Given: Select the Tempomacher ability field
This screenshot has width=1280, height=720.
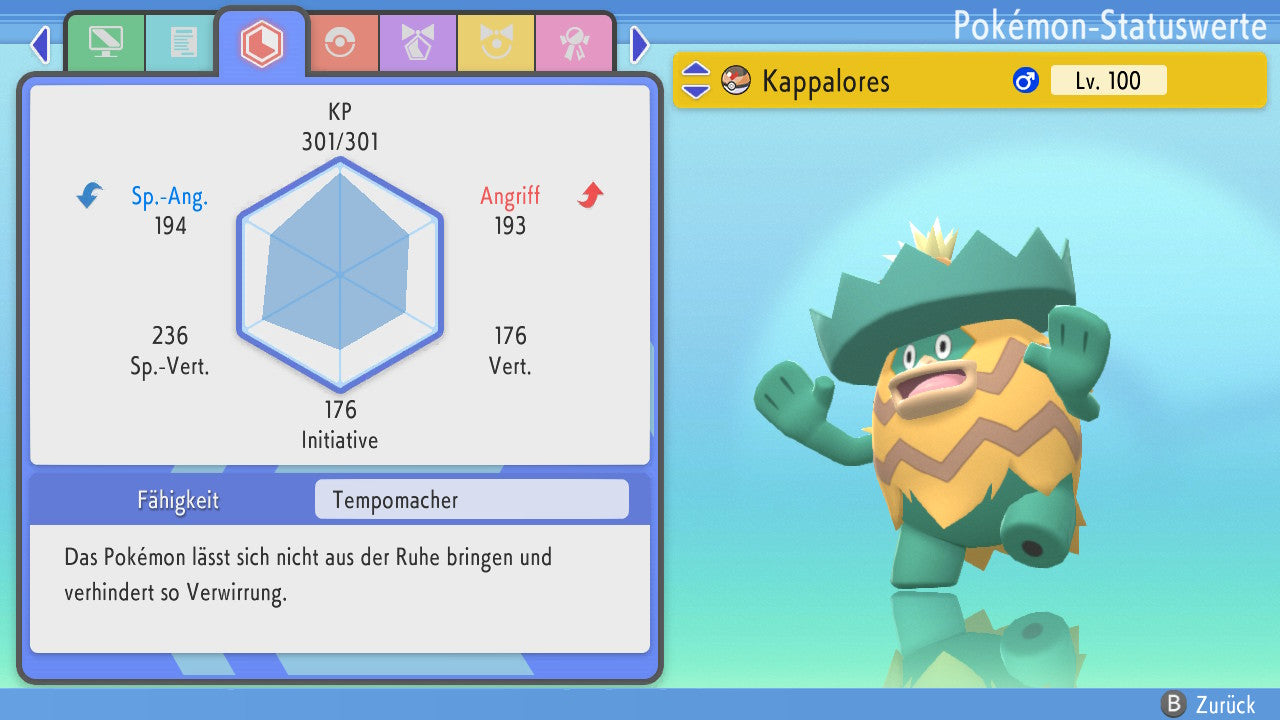Looking at the screenshot, I should coord(471,500).
